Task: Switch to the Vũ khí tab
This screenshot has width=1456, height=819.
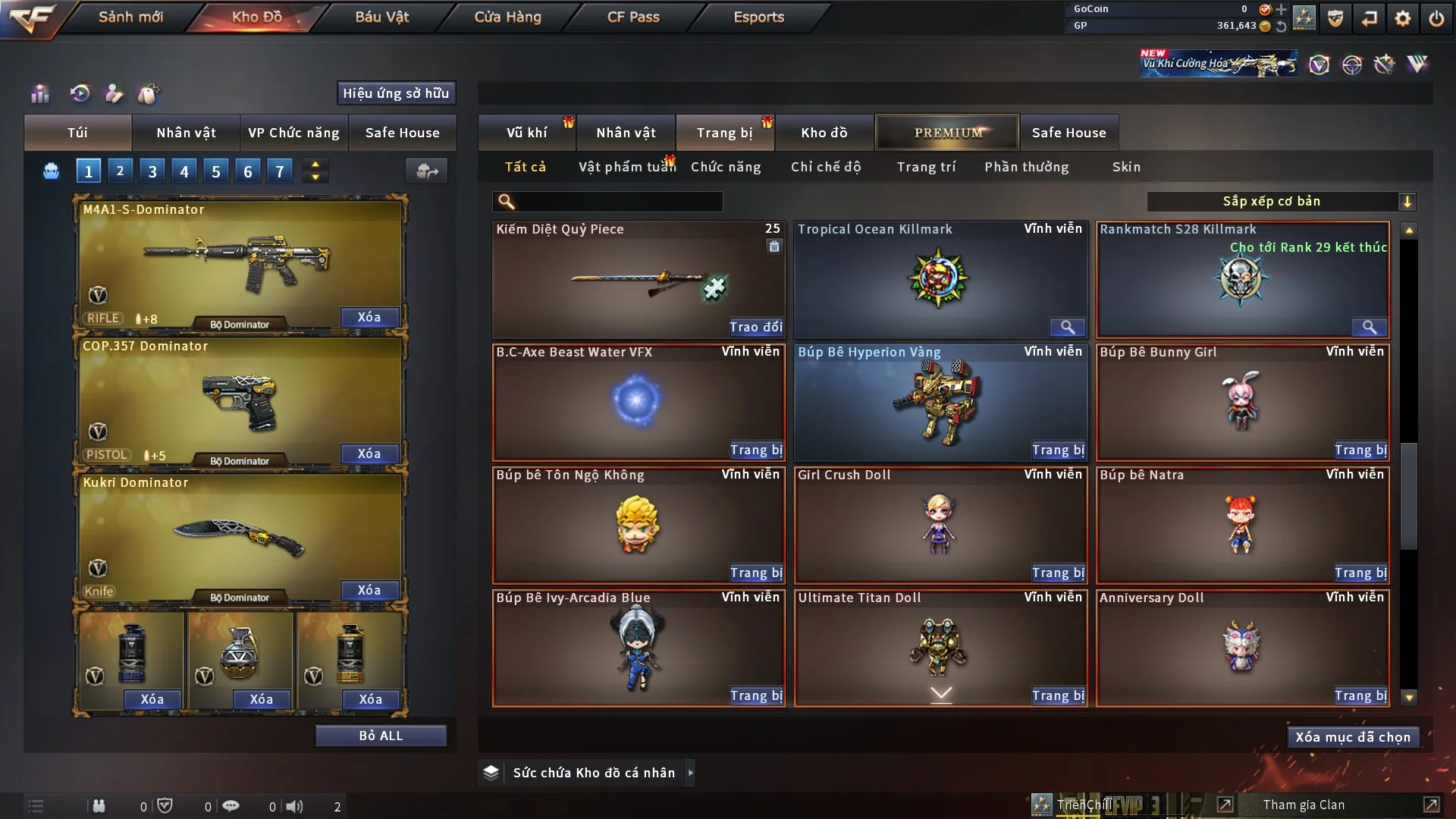Action: coord(526,133)
